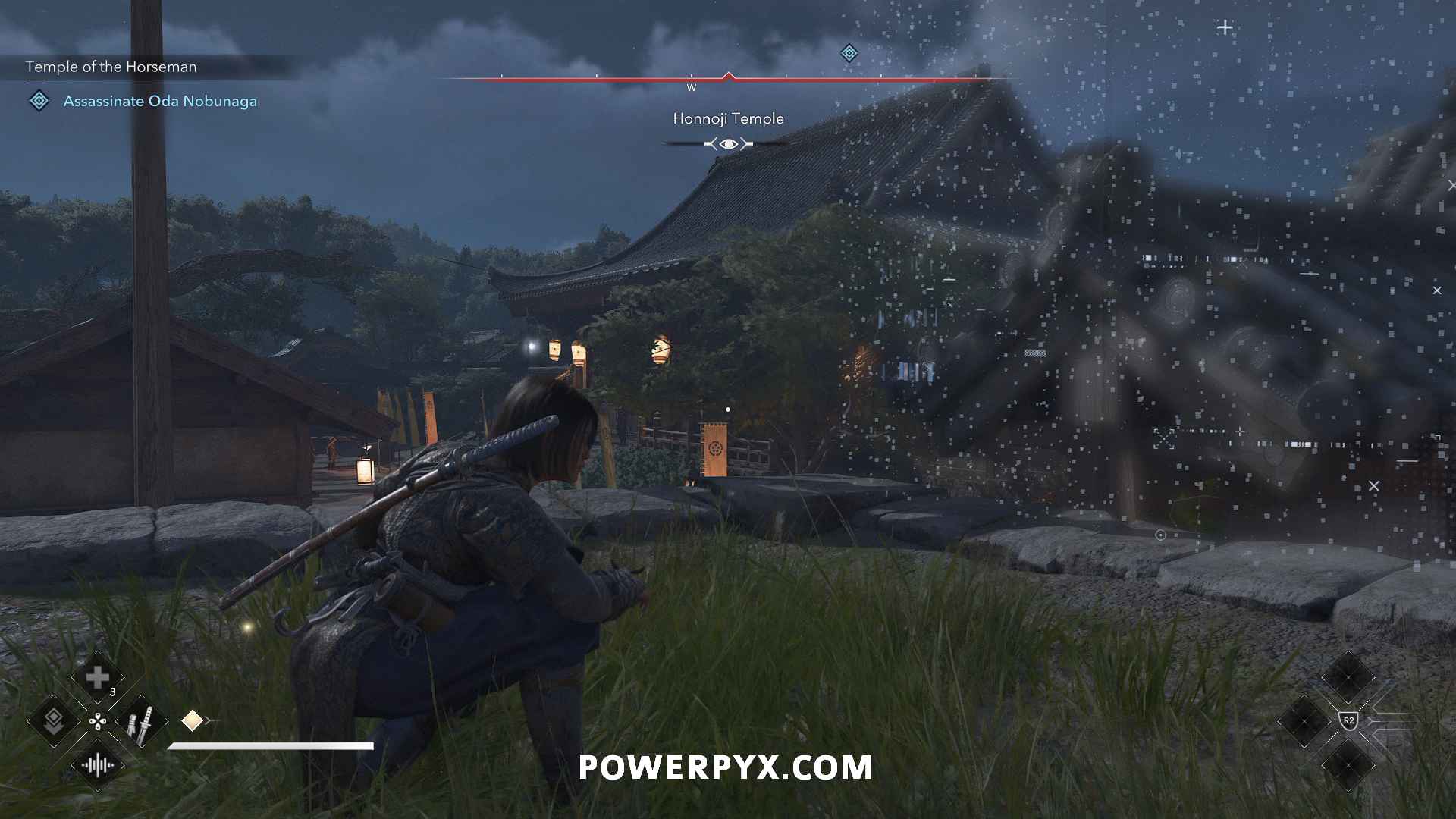
Task: Select the sound wave whistle slot
Action: tap(97, 765)
